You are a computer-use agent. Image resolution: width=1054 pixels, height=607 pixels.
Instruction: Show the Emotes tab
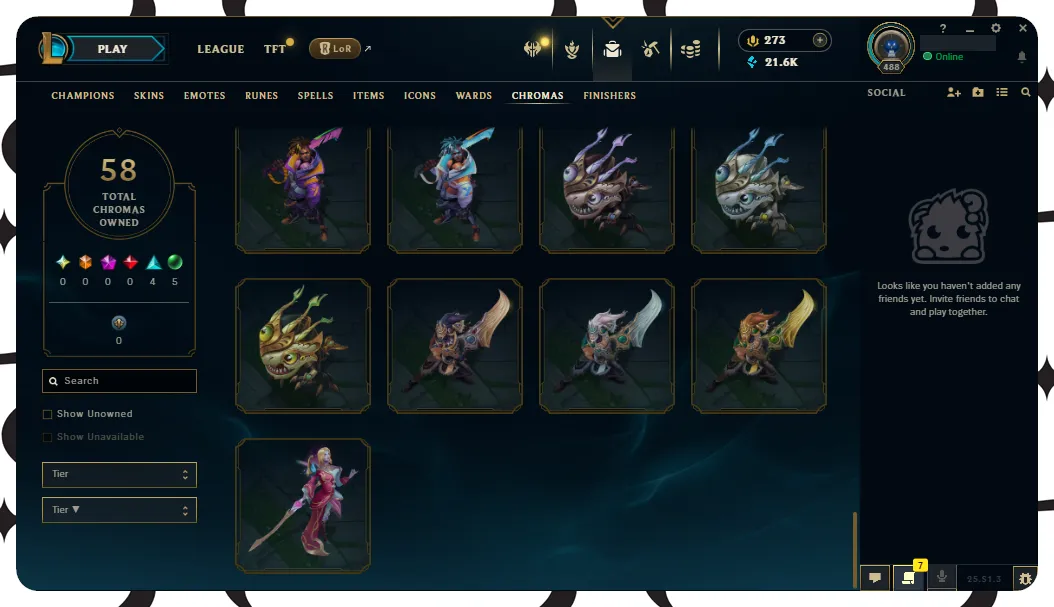point(204,96)
